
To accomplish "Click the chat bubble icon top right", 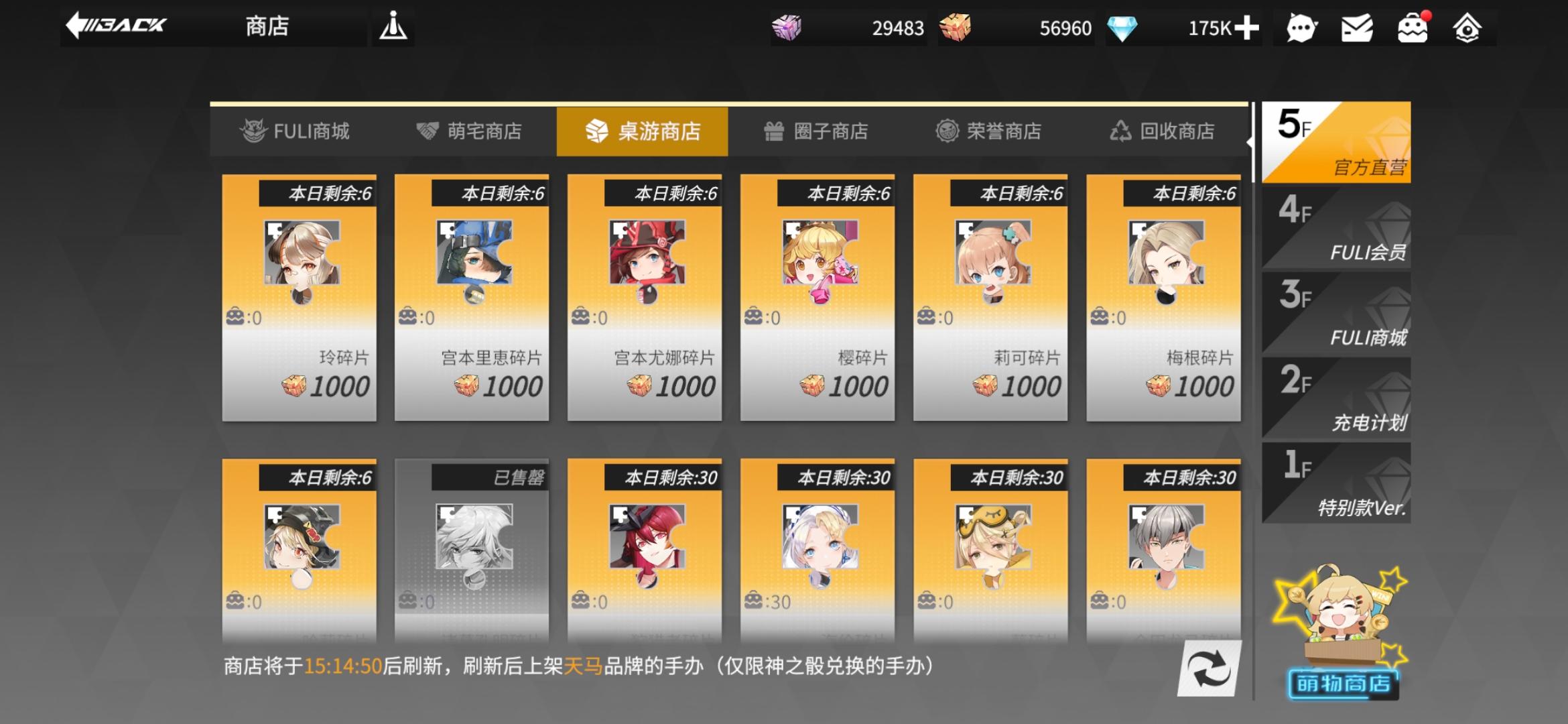I will point(1301,28).
